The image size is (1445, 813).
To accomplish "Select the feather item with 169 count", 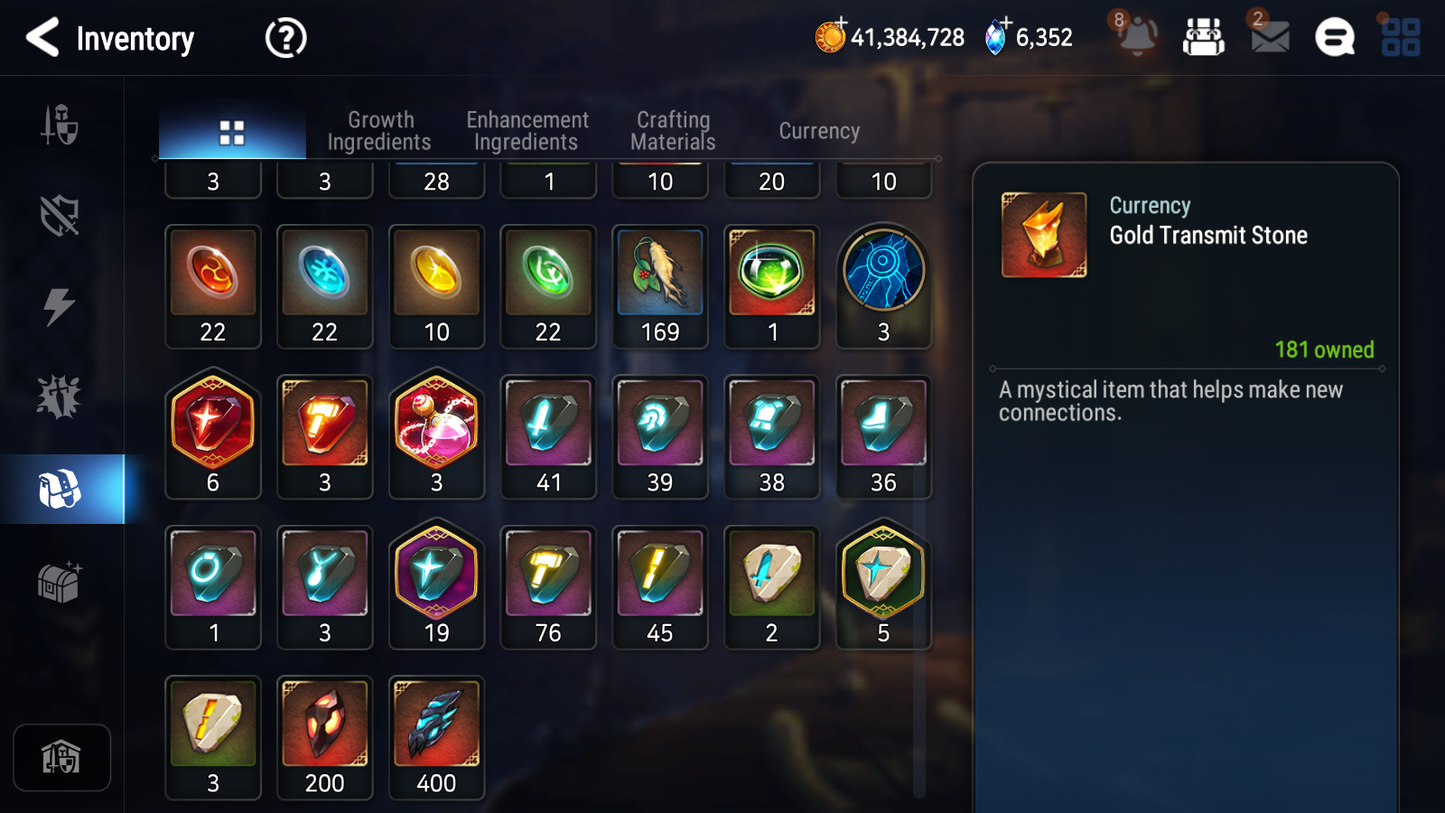I will (x=660, y=273).
